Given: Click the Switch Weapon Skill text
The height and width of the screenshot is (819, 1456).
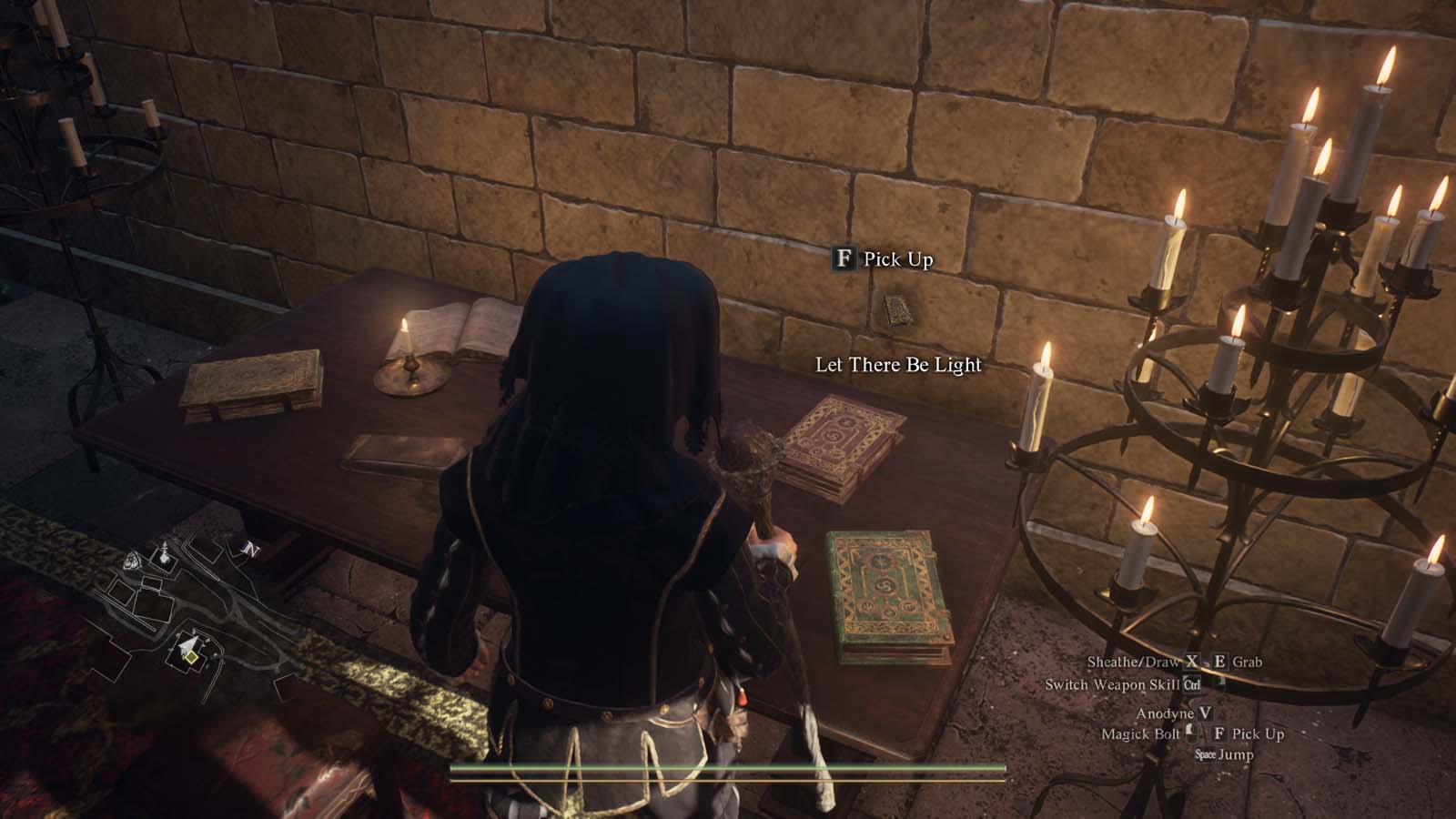Looking at the screenshot, I should (1113, 684).
